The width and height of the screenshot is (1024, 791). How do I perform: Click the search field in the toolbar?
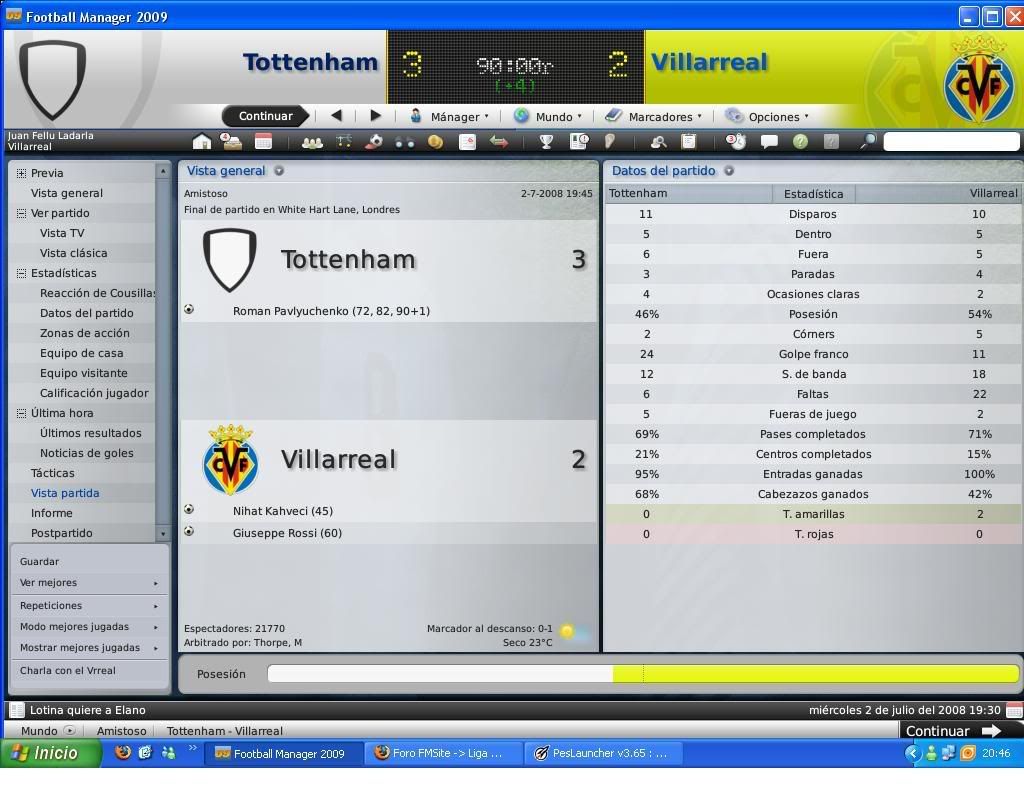tap(950, 142)
